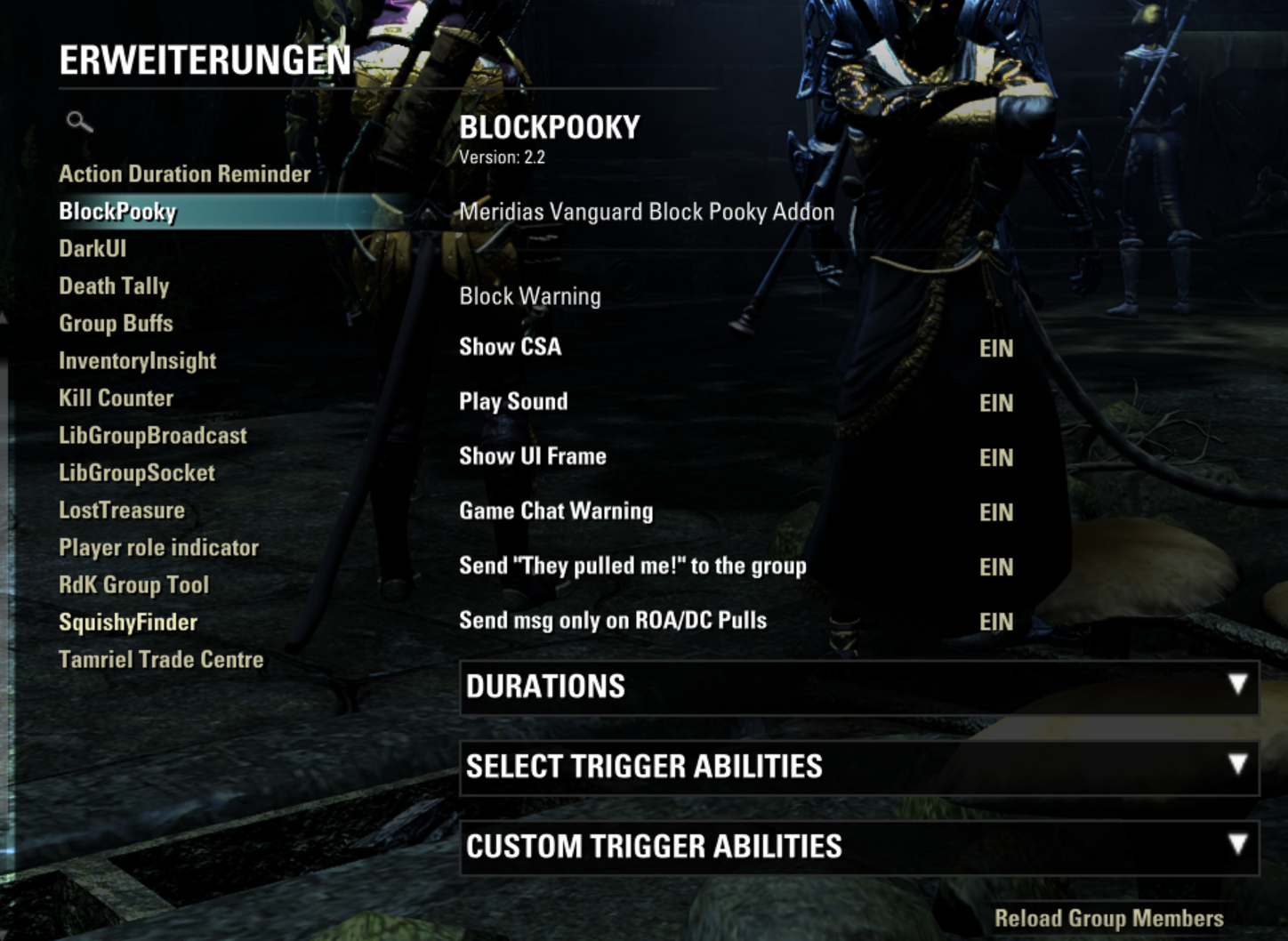1288x941 pixels.
Task: Toggle the Show CSA setting
Action: [x=995, y=349]
